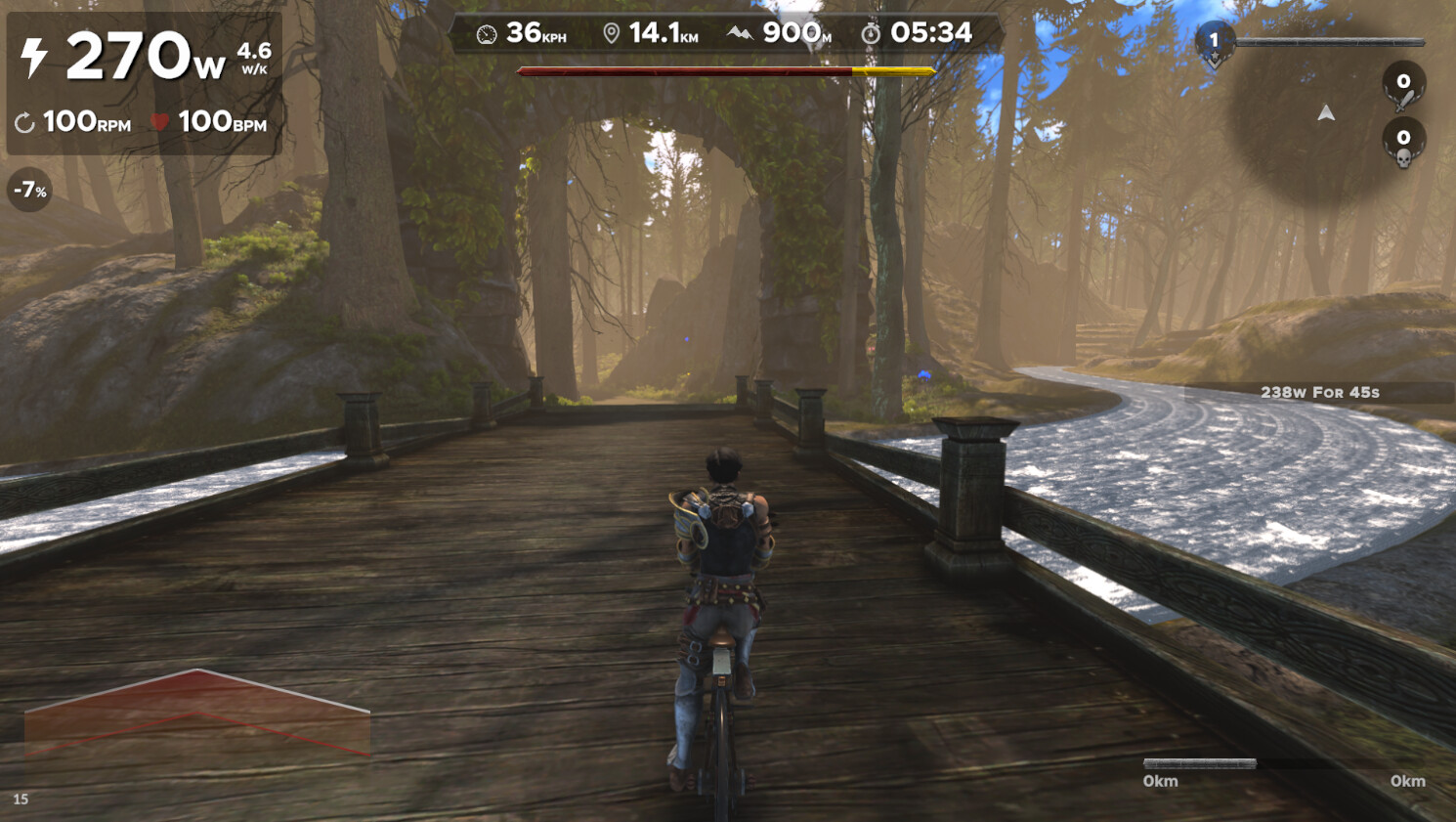The height and width of the screenshot is (822, 1456).
Task: Open the red elevation profile chart
Action: pyautogui.click(x=196, y=714)
